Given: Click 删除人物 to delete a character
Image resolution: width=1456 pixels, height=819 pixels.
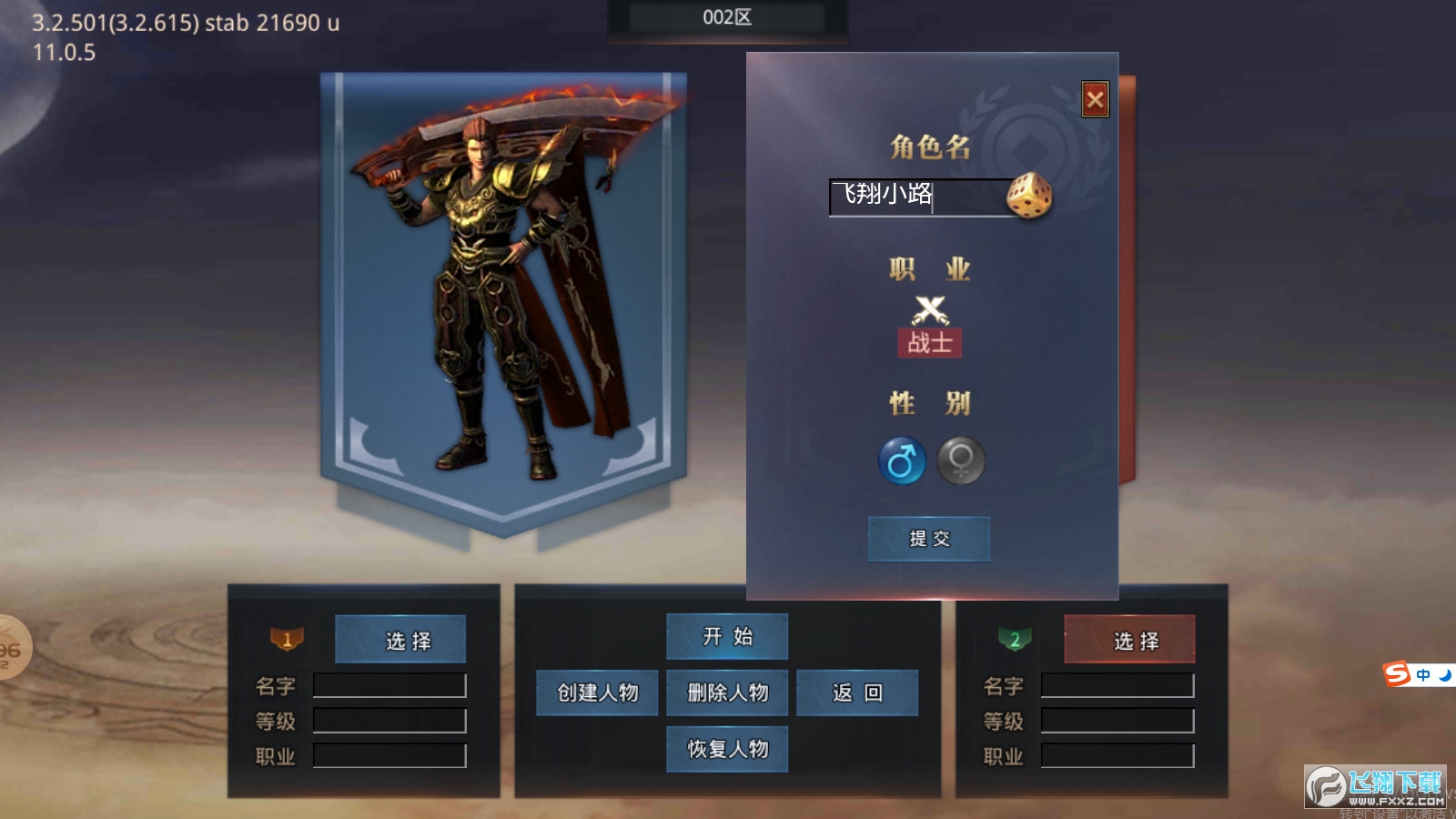Looking at the screenshot, I should (x=727, y=693).
